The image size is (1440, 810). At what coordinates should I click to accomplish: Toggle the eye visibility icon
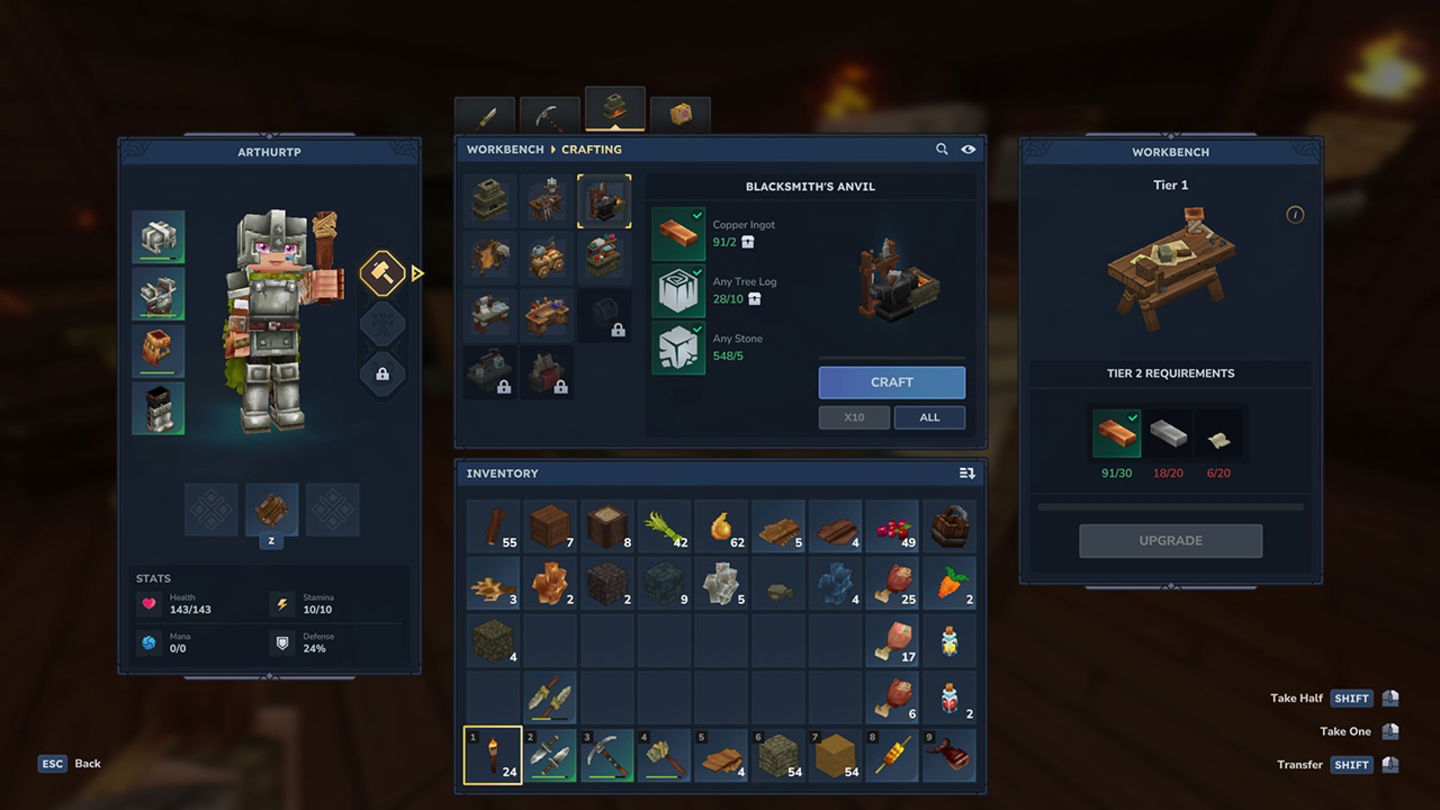pyautogui.click(x=968, y=149)
